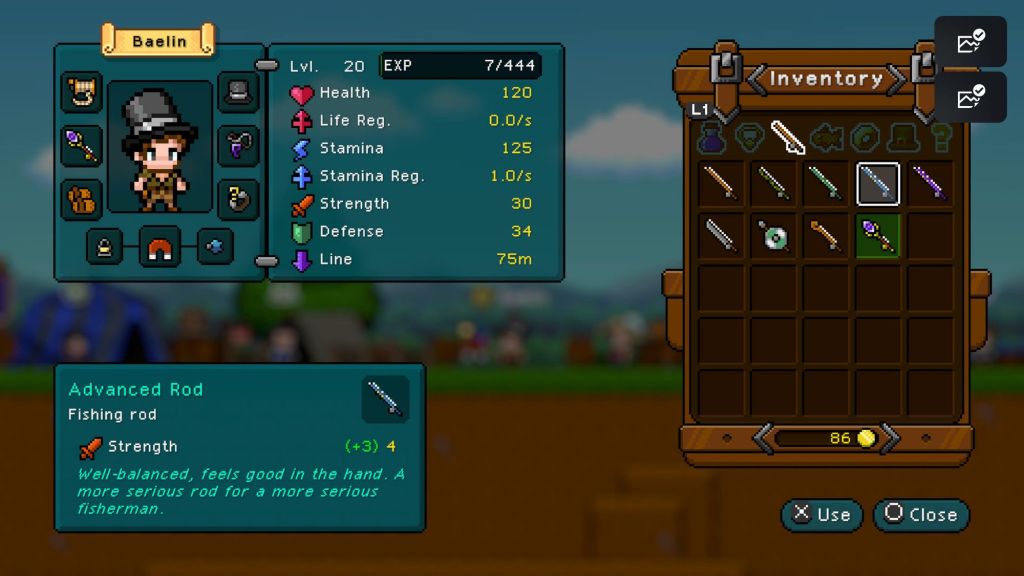Image resolution: width=1024 pixels, height=576 pixels.
Task: Select the teal green fishing rod
Action: [826, 184]
